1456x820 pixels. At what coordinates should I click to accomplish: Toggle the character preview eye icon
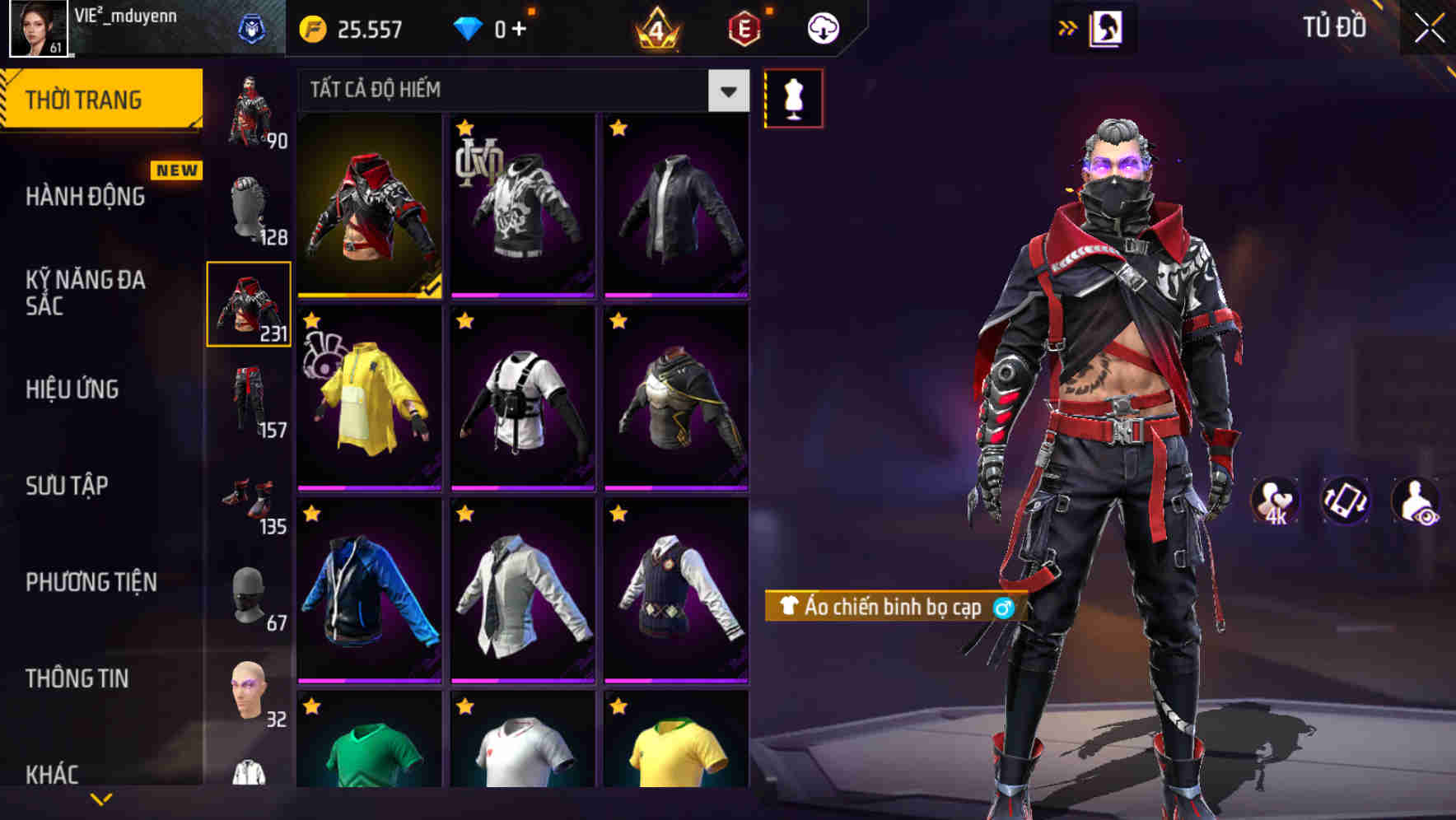[1414, 501]
